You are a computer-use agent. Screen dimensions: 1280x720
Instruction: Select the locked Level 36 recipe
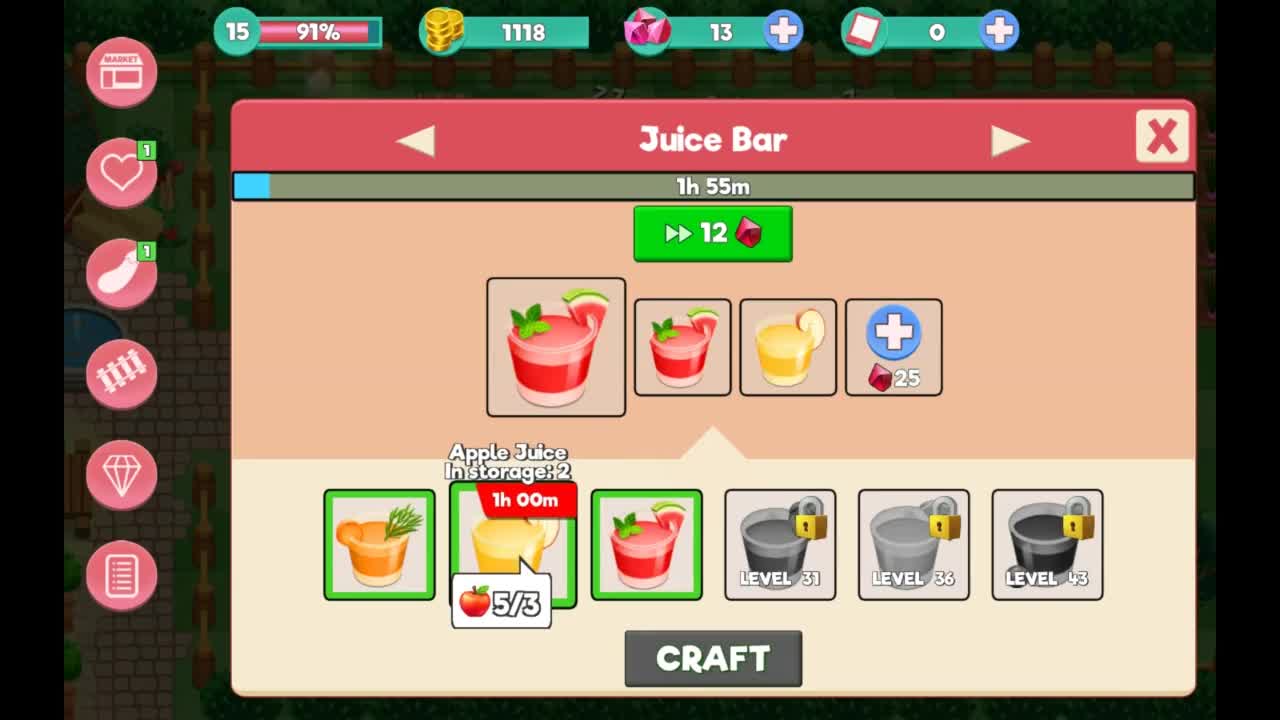(913, 545)
